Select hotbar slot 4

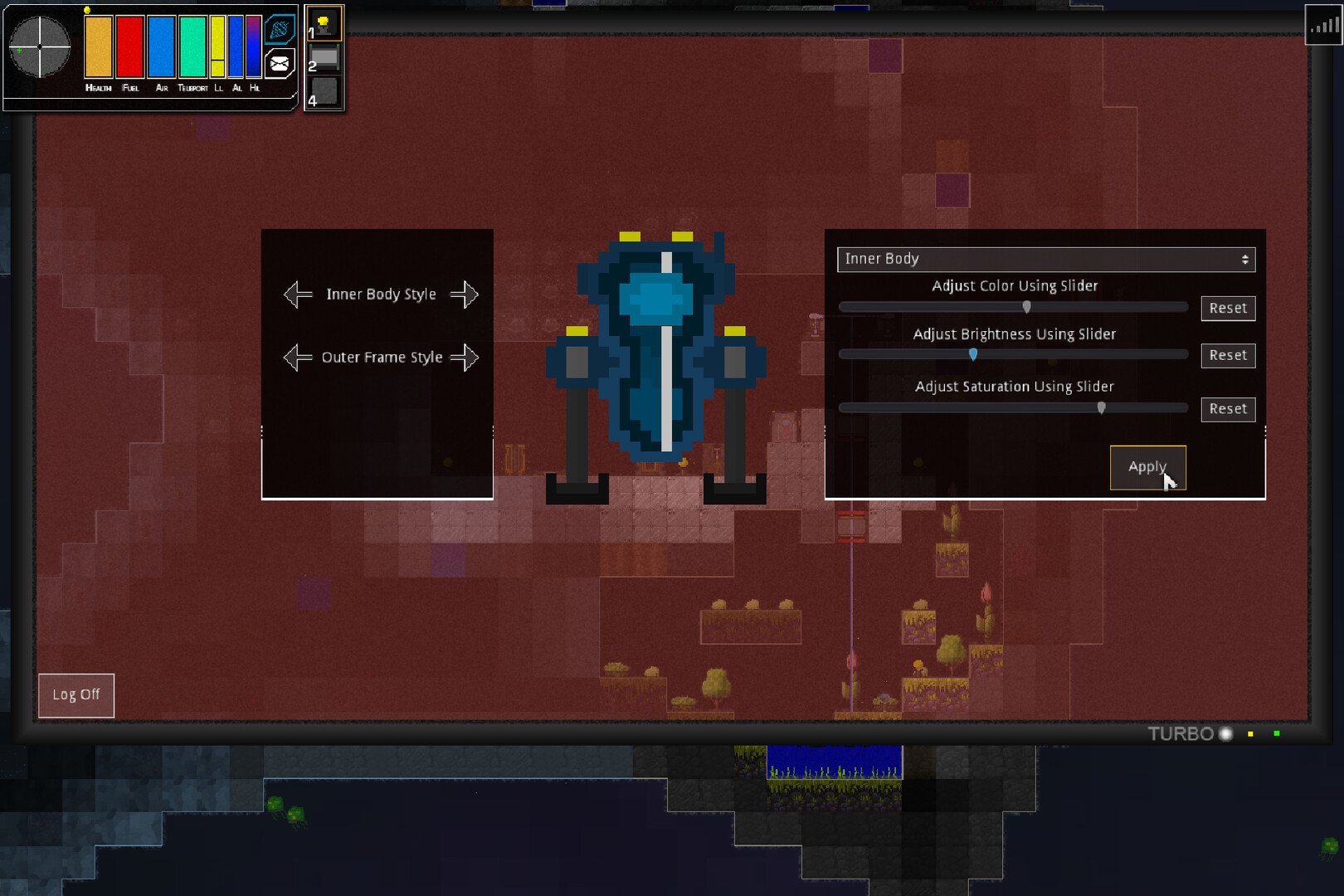[324, 91]
